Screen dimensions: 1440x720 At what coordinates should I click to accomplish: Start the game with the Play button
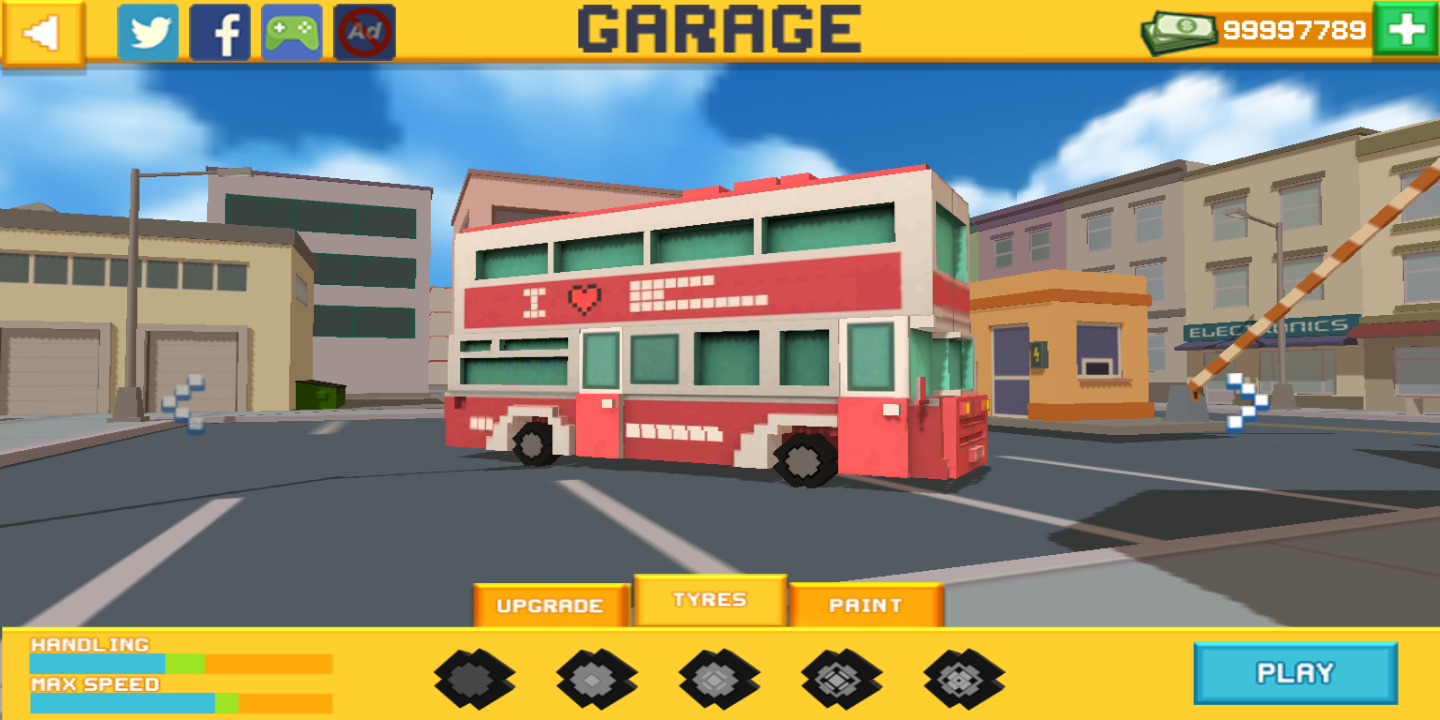coord(1295,673)
